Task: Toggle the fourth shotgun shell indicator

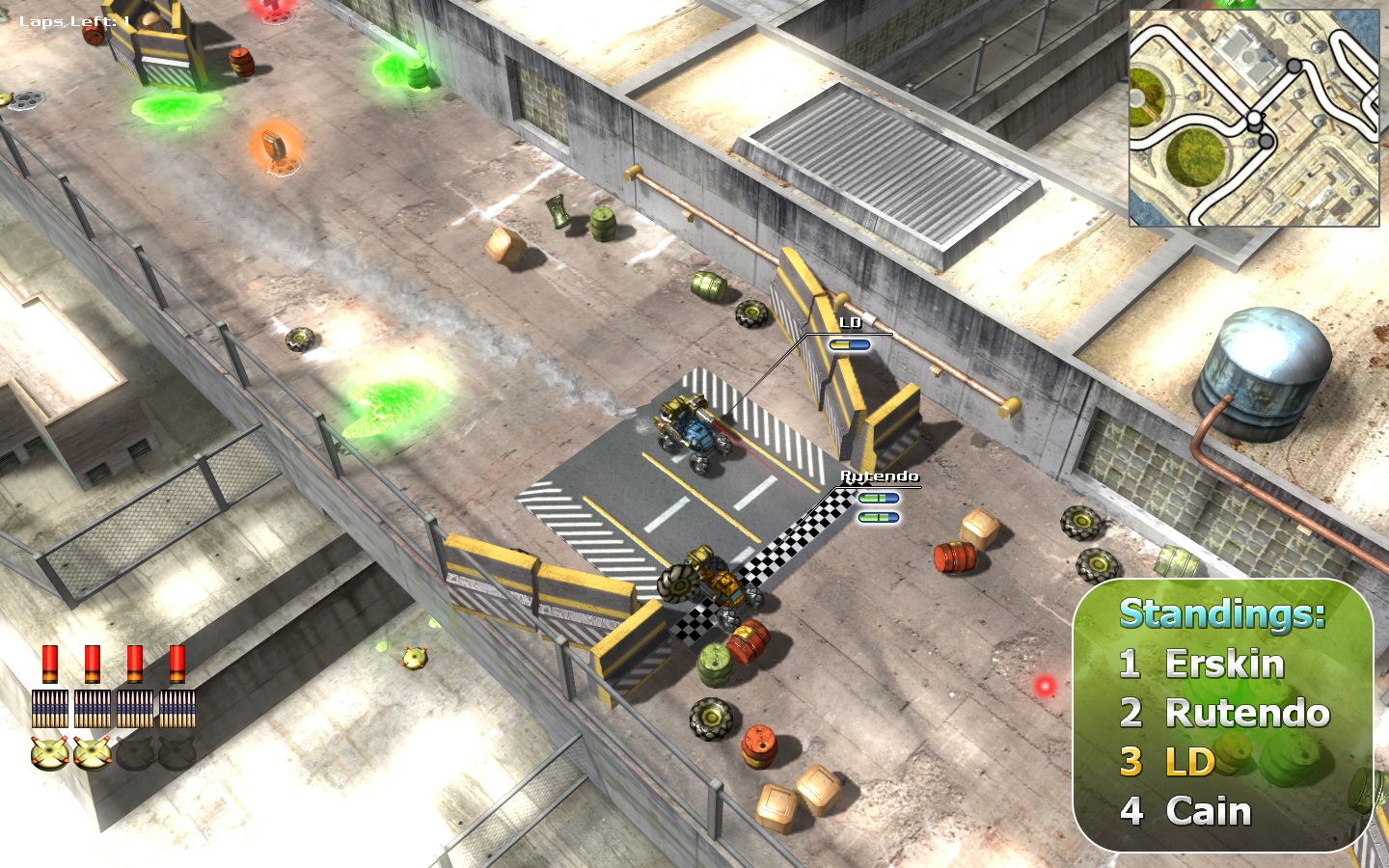Action: click(x=176, y=665)
